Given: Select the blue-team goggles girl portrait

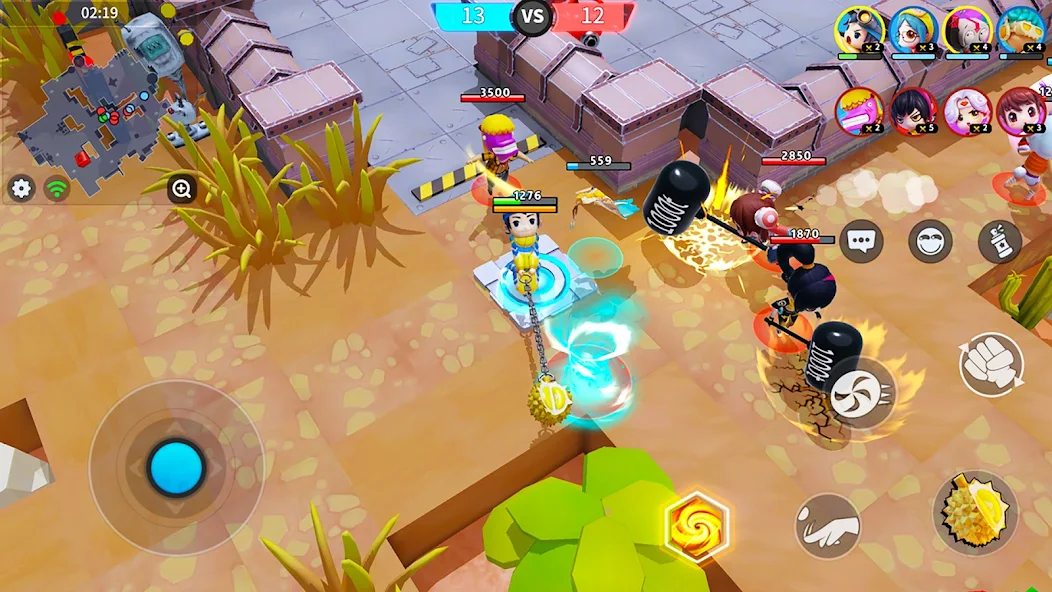Looking at the screenshot, I should [859, 28].
